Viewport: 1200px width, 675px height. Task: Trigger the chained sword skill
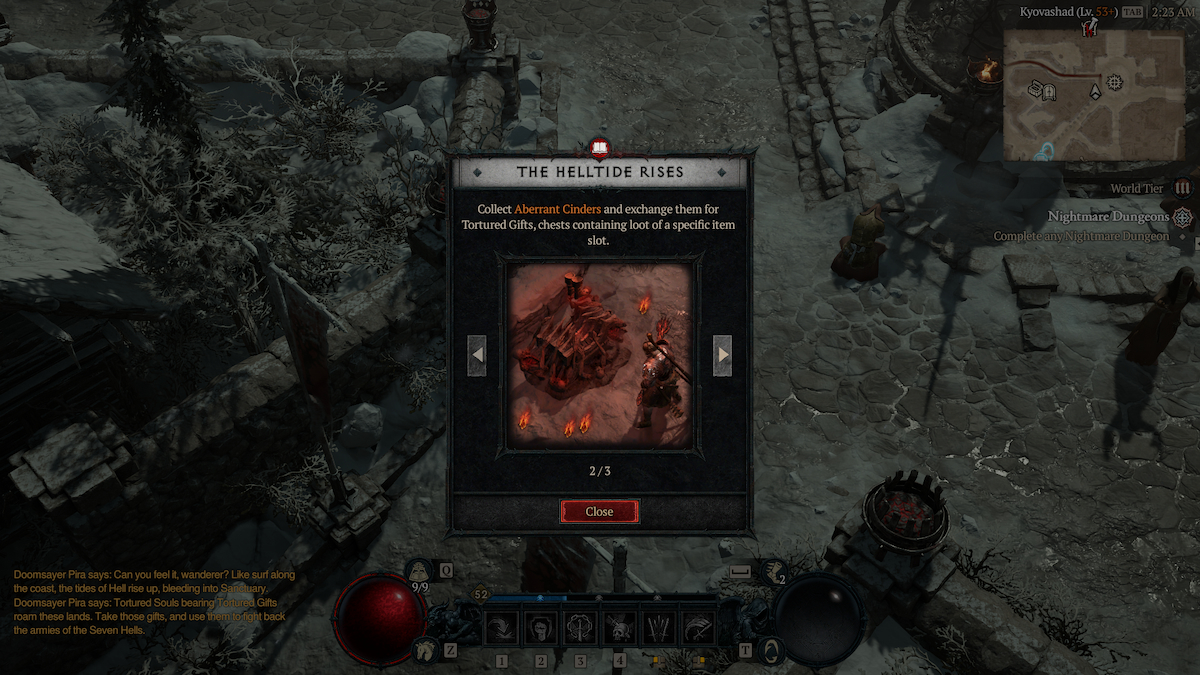(580, 628)
